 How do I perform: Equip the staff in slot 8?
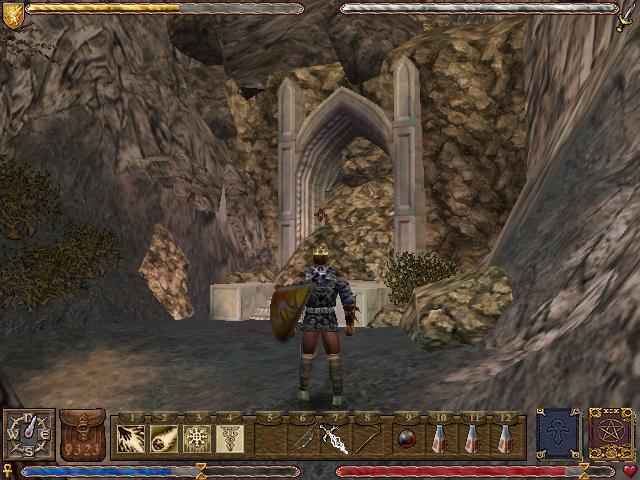pyautogui.click(x=367, y=438)
